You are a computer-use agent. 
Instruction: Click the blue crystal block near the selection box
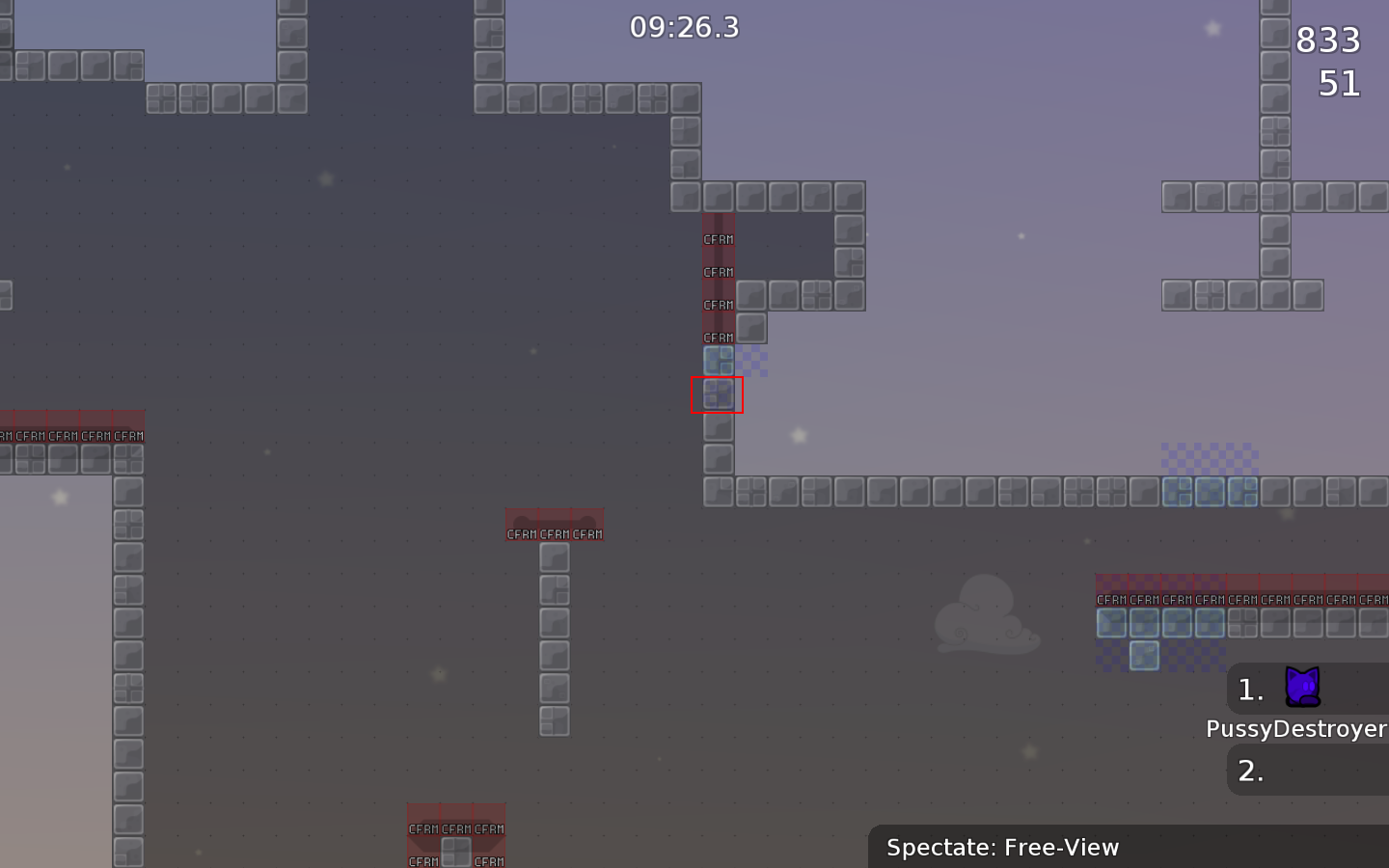click(x=719, y=359)
